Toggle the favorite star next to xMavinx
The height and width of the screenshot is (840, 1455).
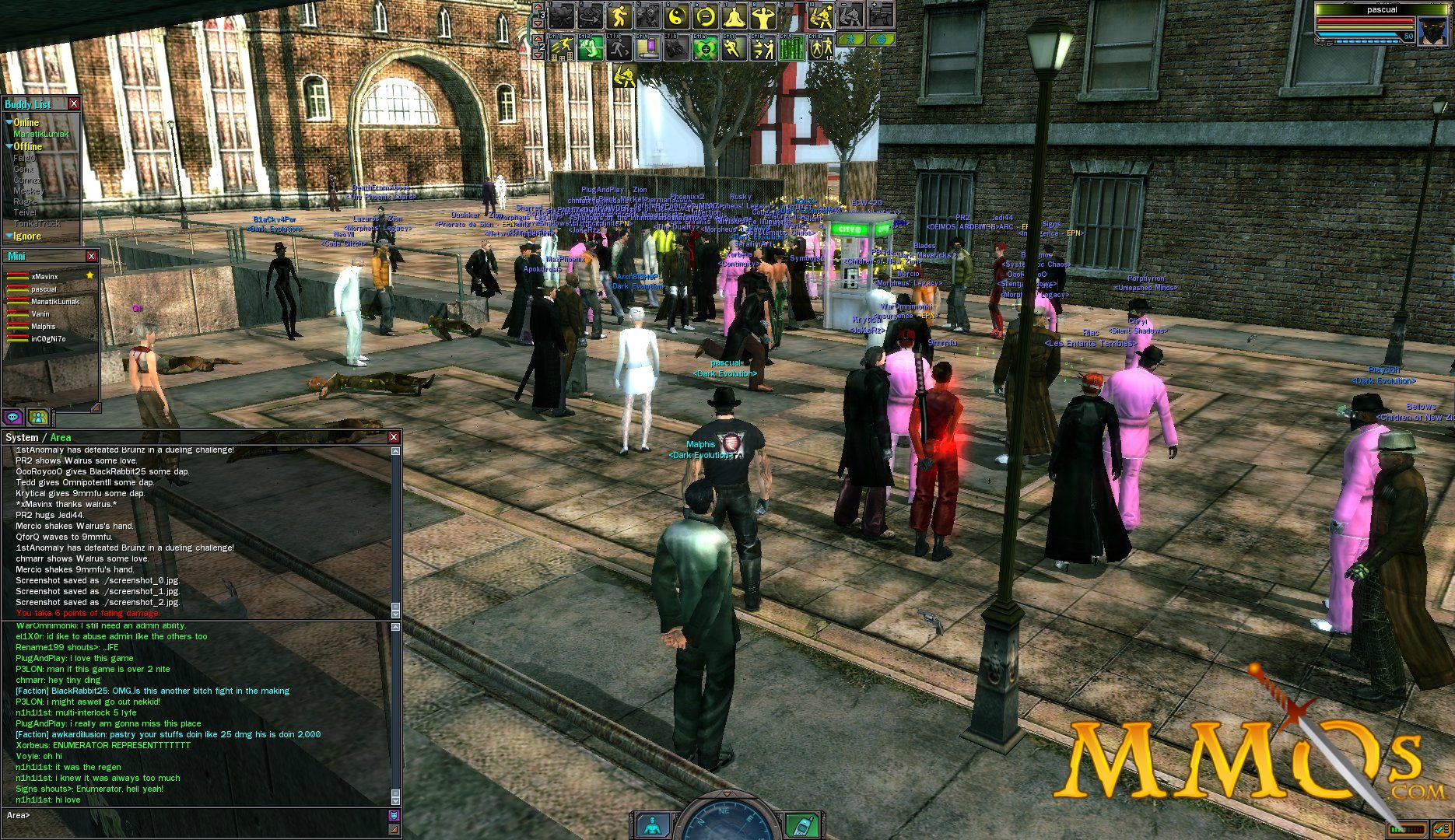coord(89,275)
